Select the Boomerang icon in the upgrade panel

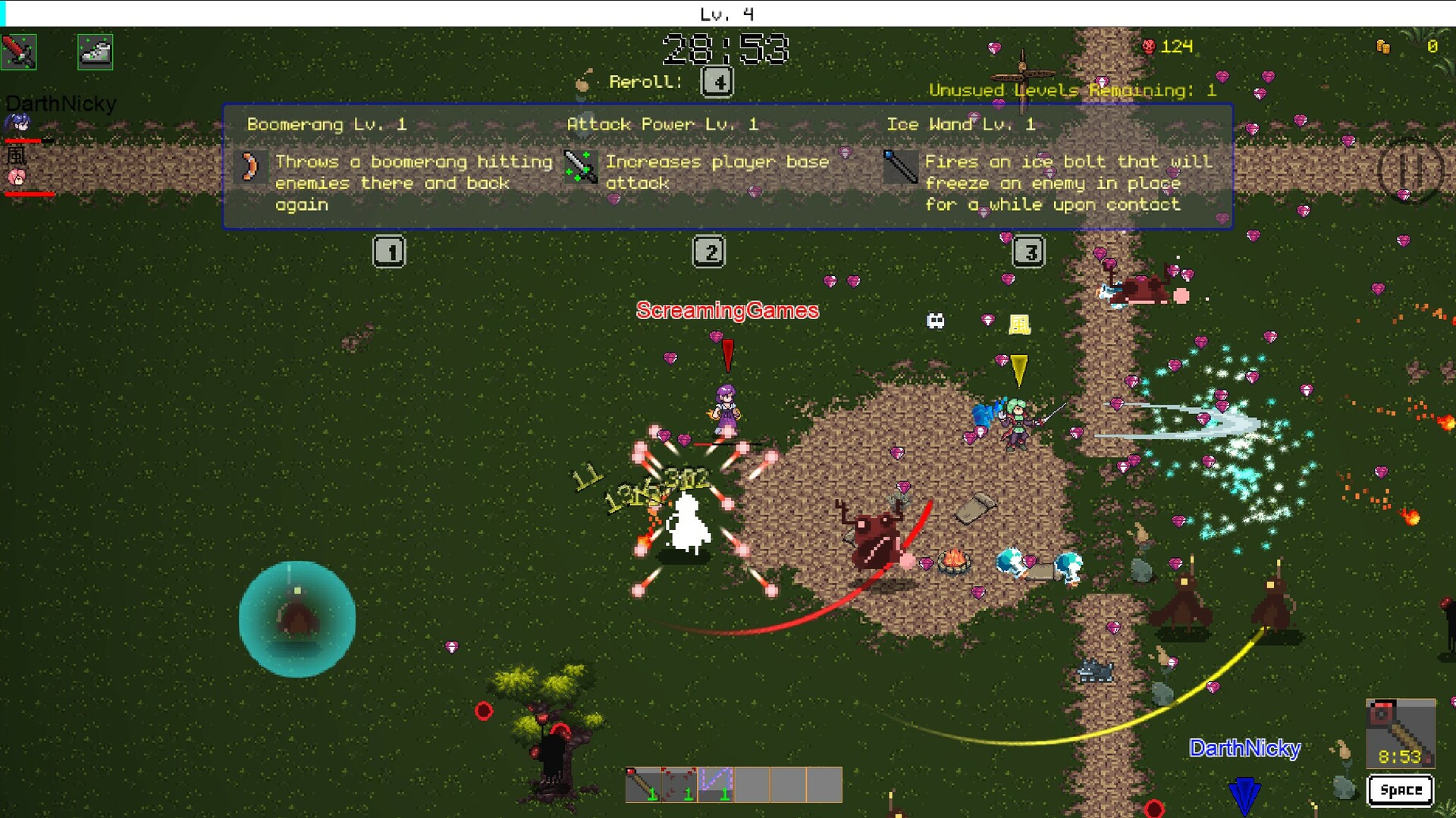tap(251, 168)
